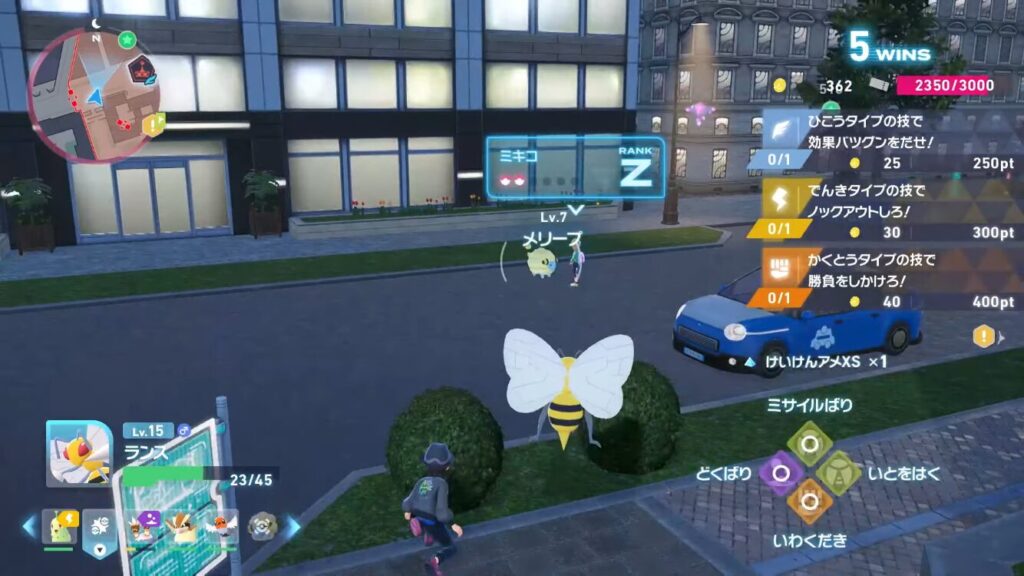
Task: Switch to Fletchling in the party bar
Action: 222,525
